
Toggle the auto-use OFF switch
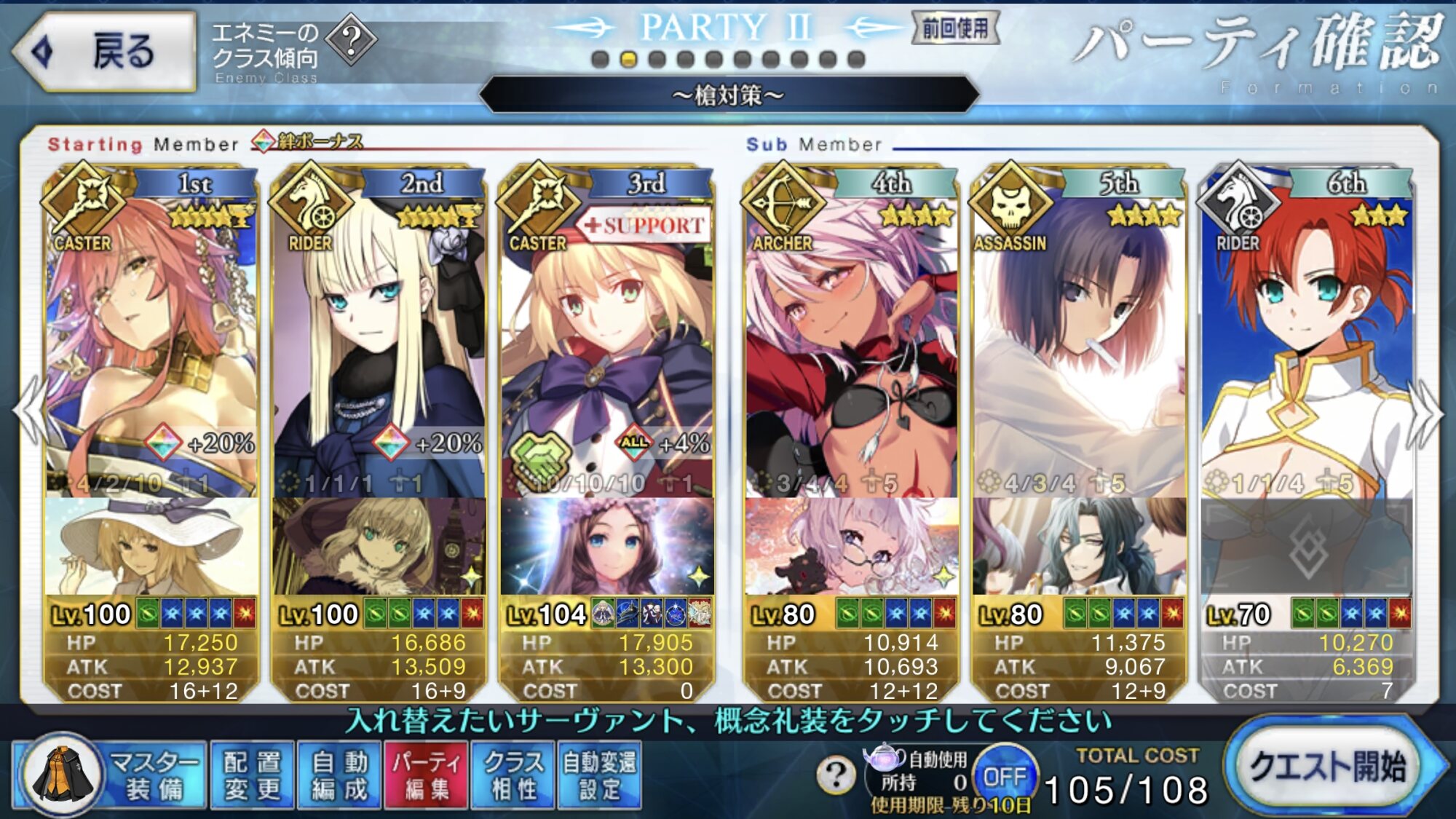pos(1004,777)
